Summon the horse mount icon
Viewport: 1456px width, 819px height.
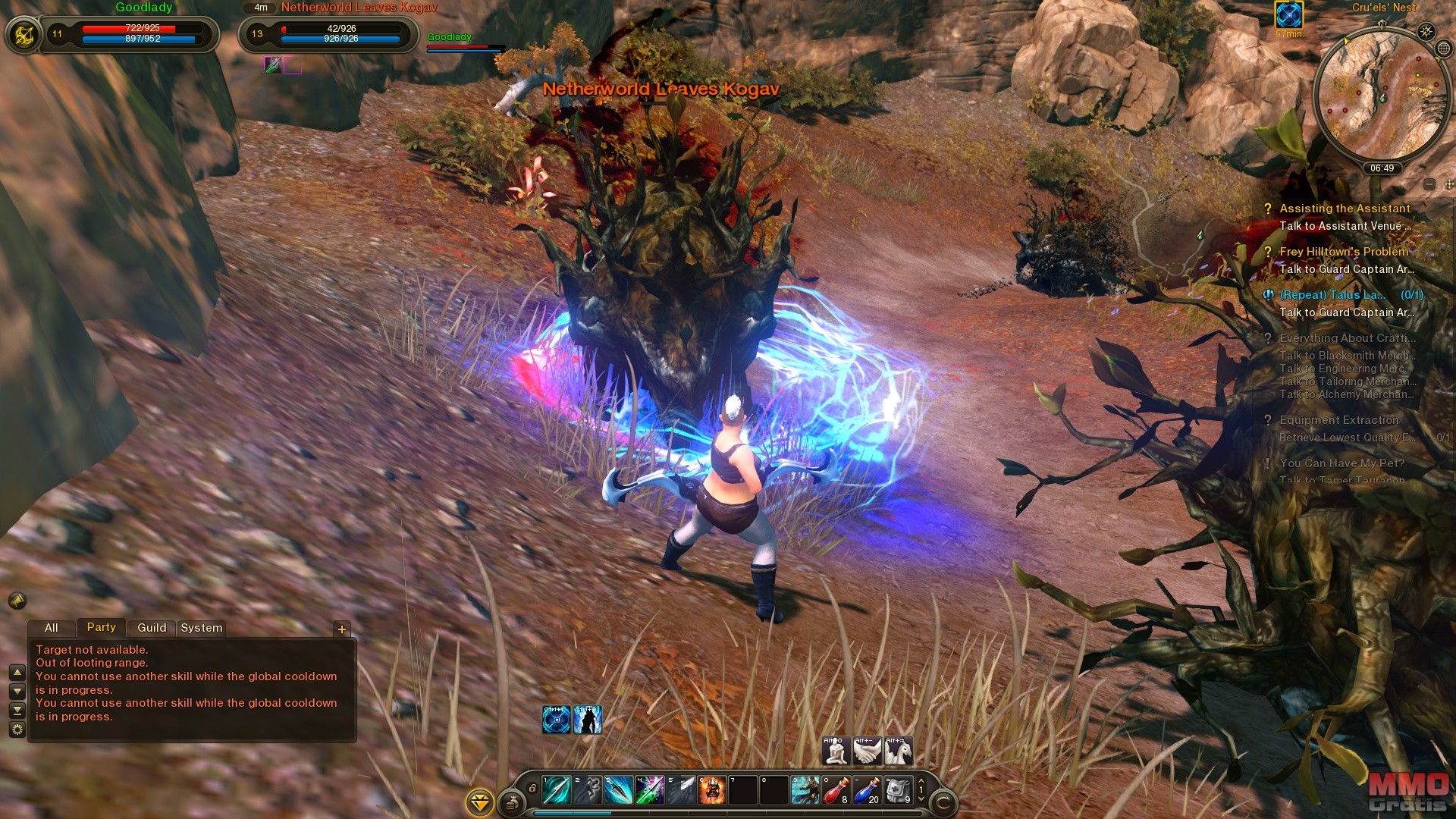[x=898, y=751]
